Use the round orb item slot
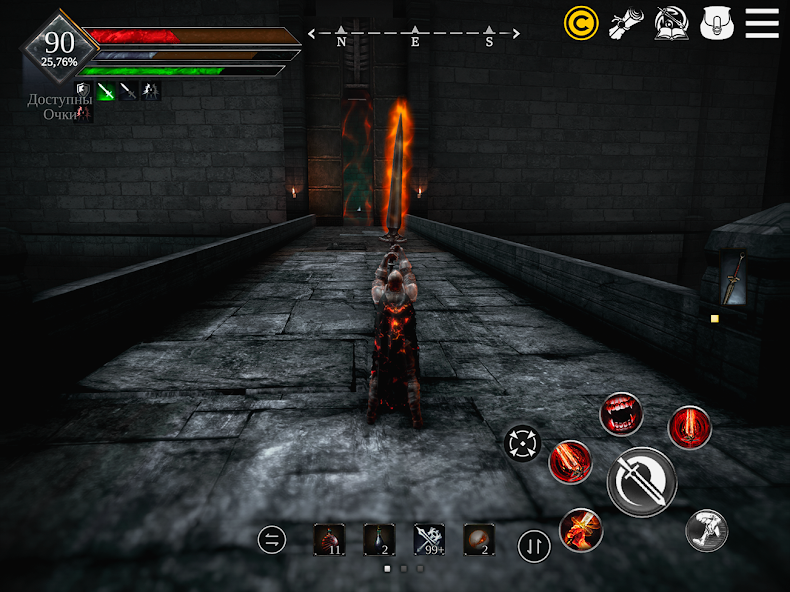Screen dimensions: 790x592 (x=479, y=540)
